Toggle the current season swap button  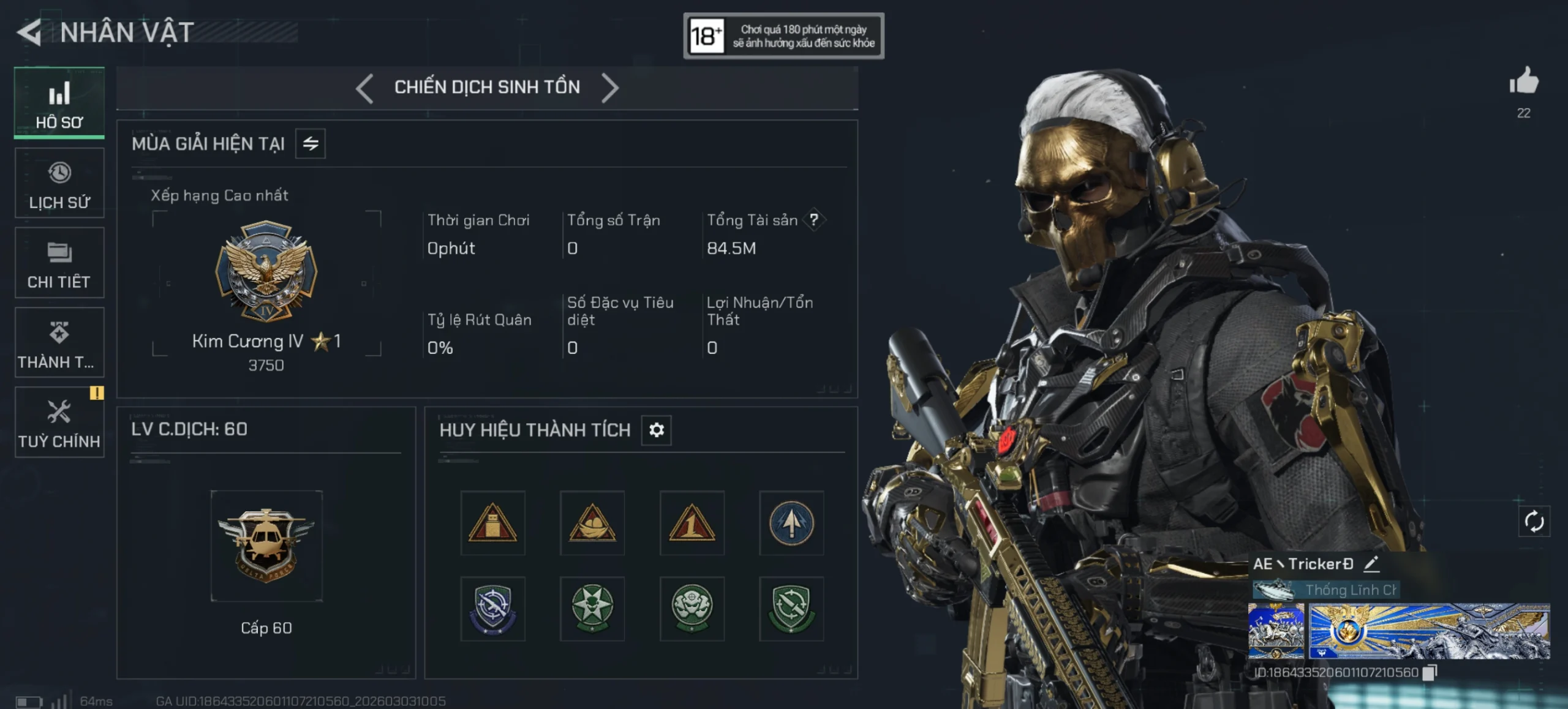point(311,144)
